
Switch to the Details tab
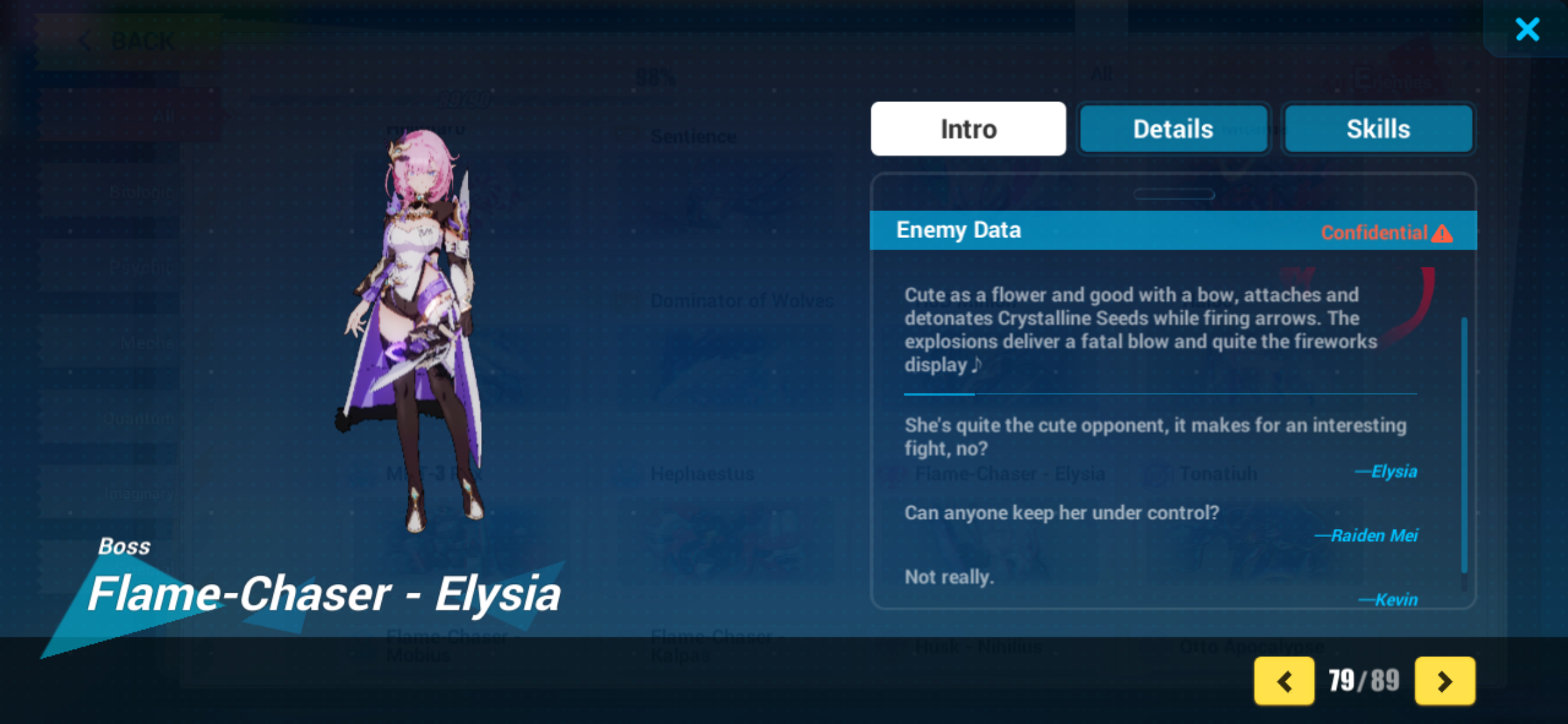[x=1173, y=129]
